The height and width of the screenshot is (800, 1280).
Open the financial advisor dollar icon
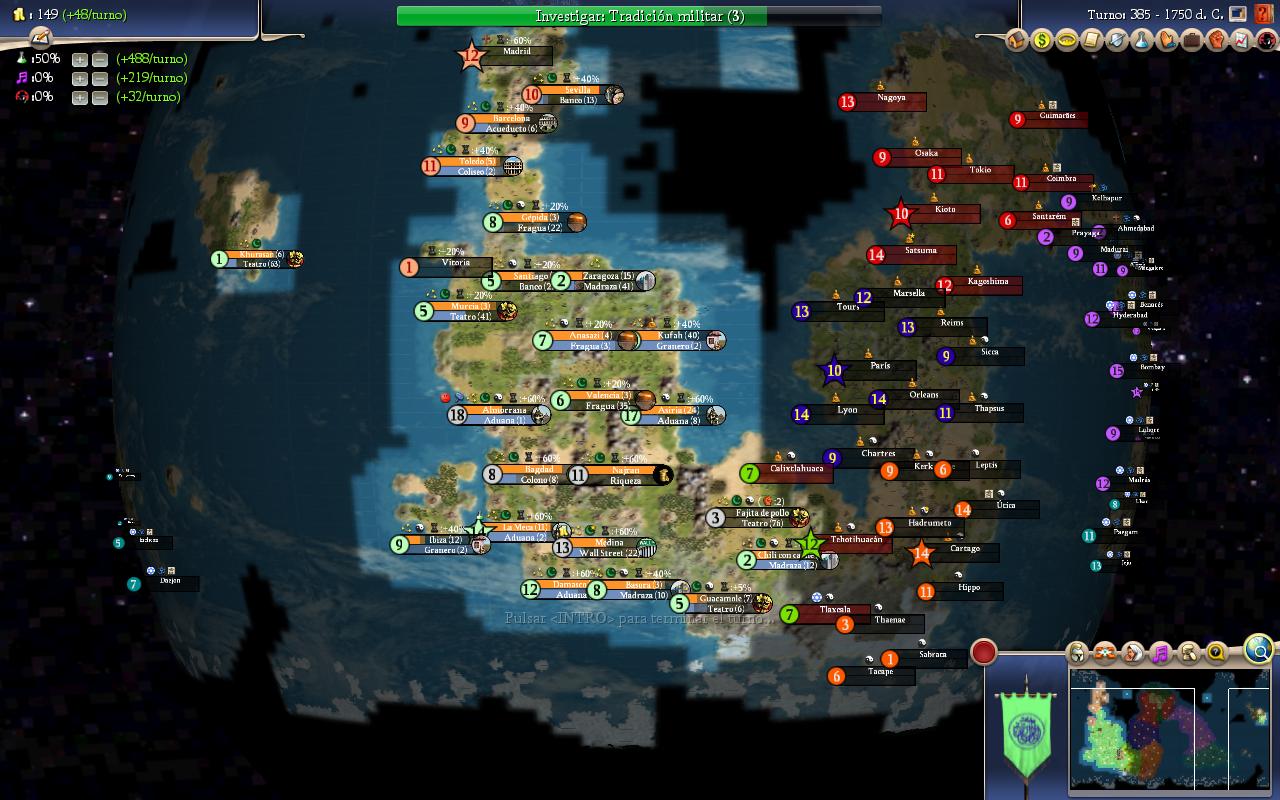1042,41
